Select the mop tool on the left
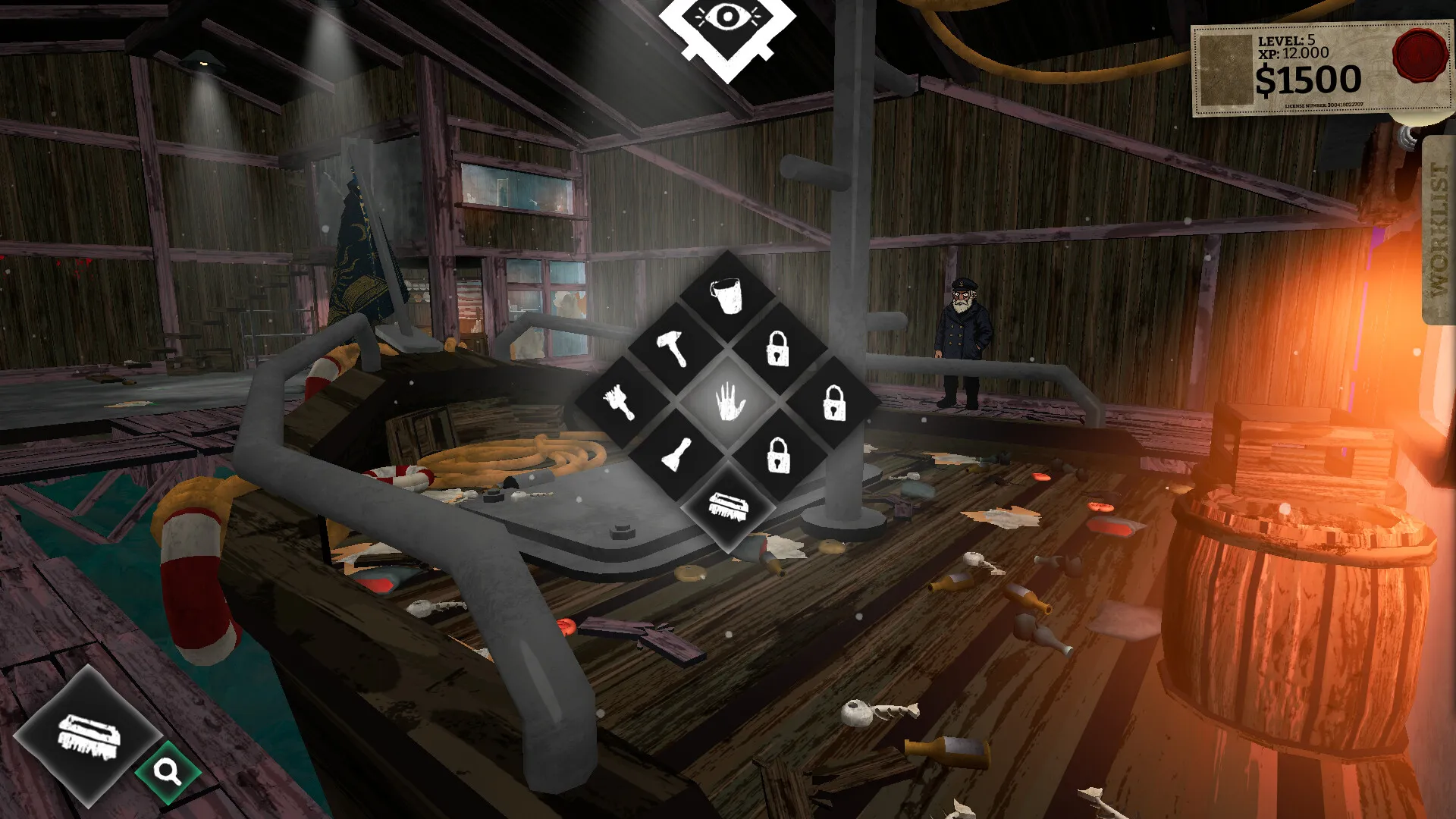Viewport: 1456px width, 819px height. [622, 403]
